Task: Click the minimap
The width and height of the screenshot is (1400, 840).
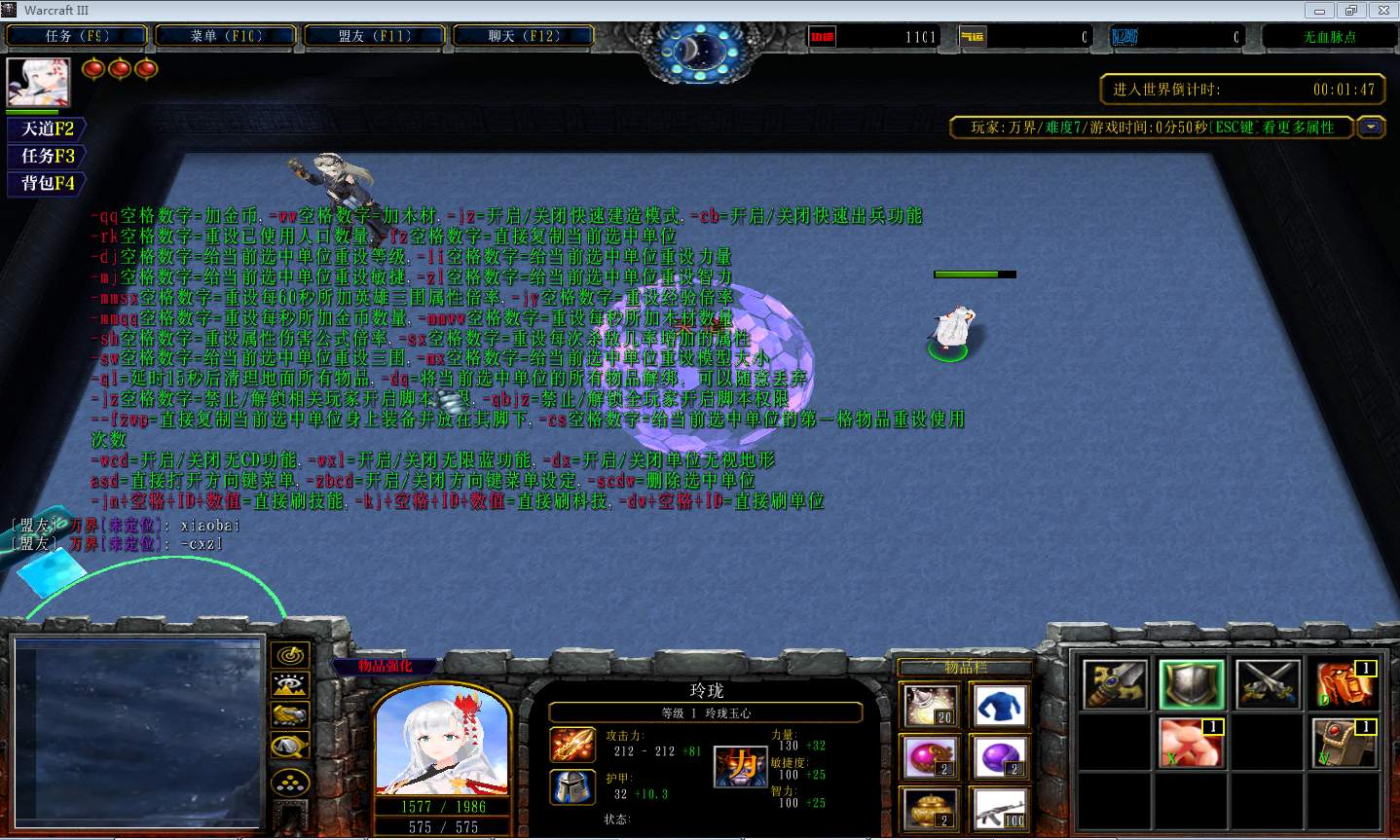Action: click(138, 730)
